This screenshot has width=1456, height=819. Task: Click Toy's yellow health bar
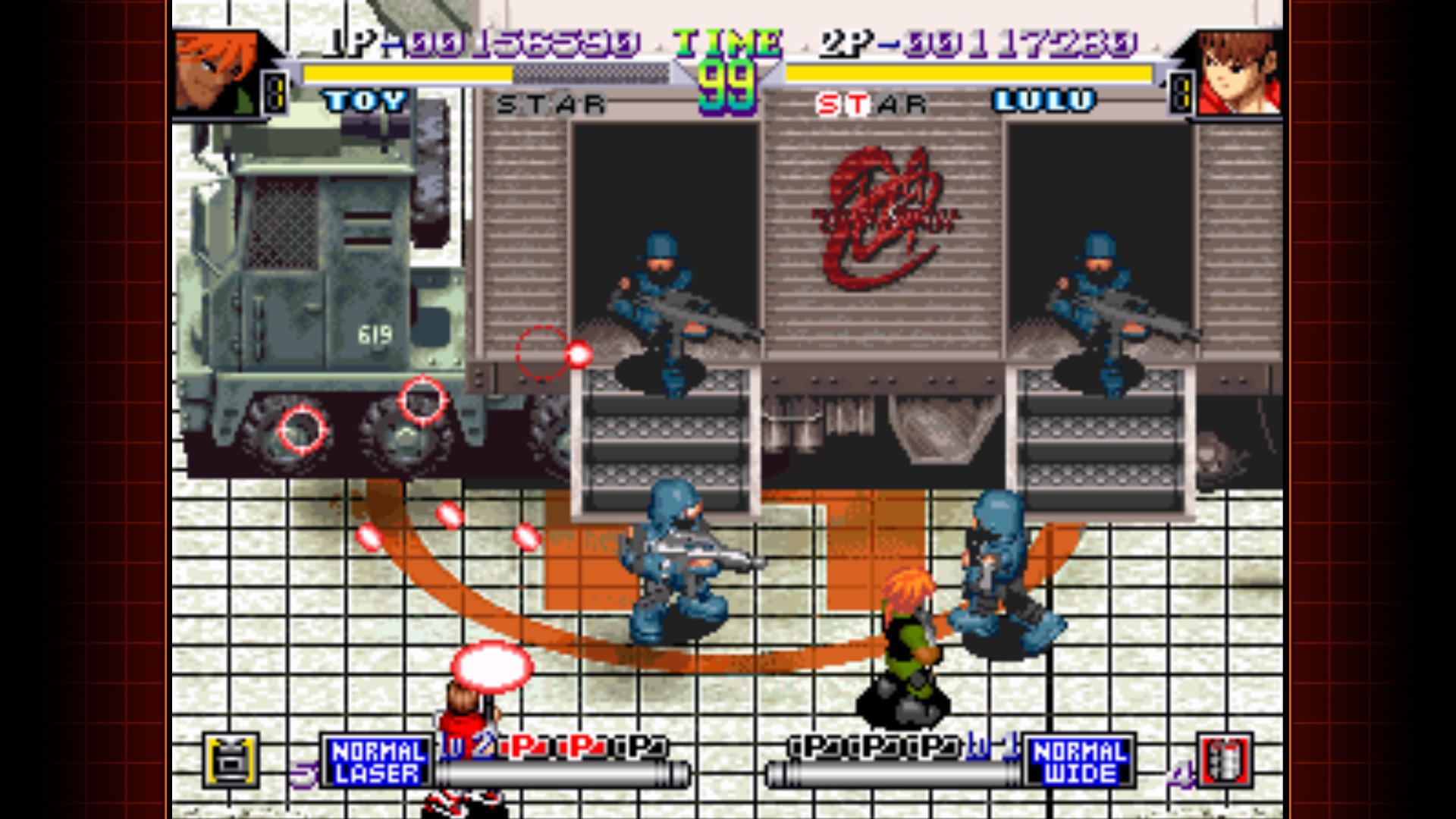tap(406, 74)
